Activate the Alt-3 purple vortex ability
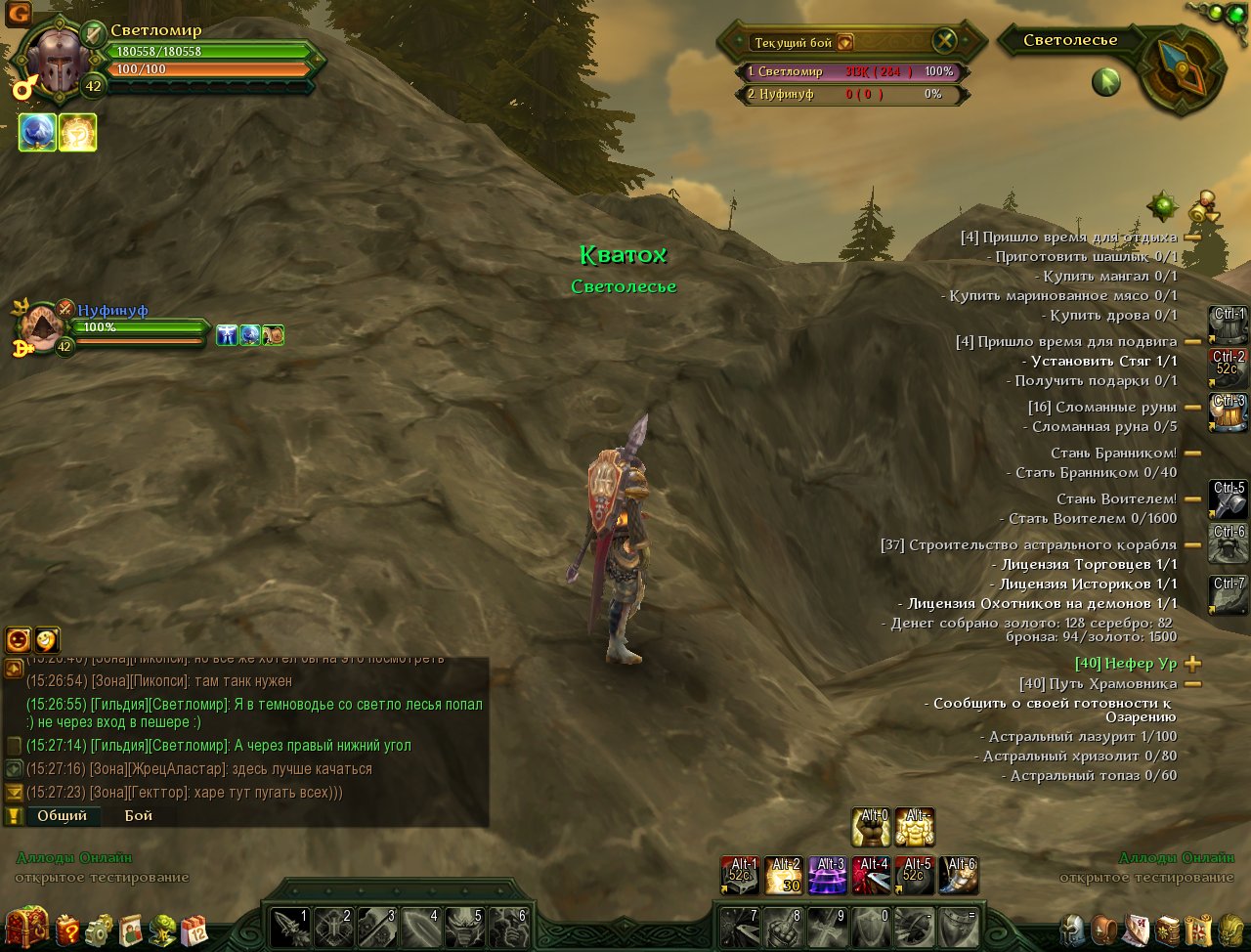This screenshot has height=952, width=1251. point(828,876)
